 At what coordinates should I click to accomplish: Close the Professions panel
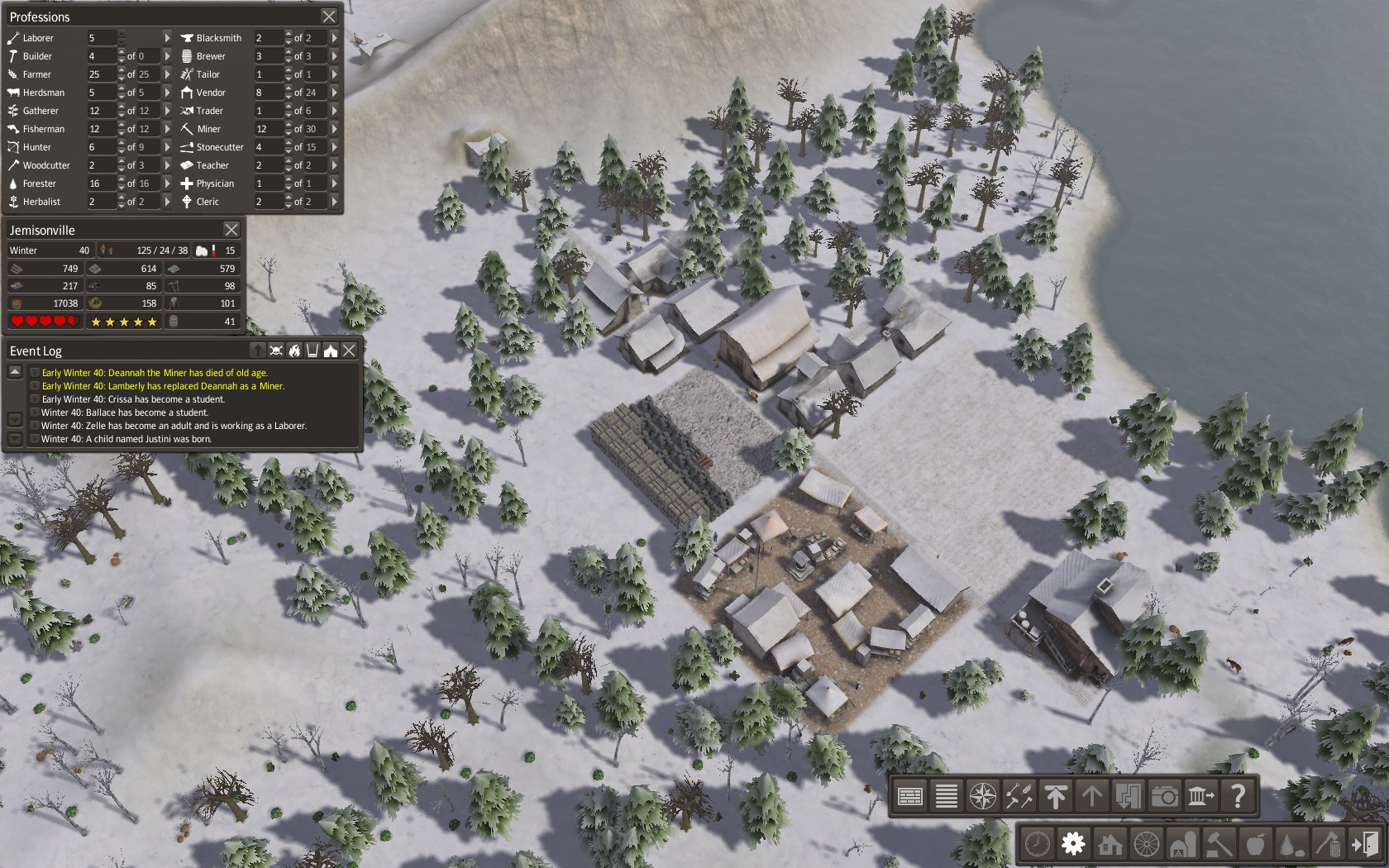pos(328,17)
